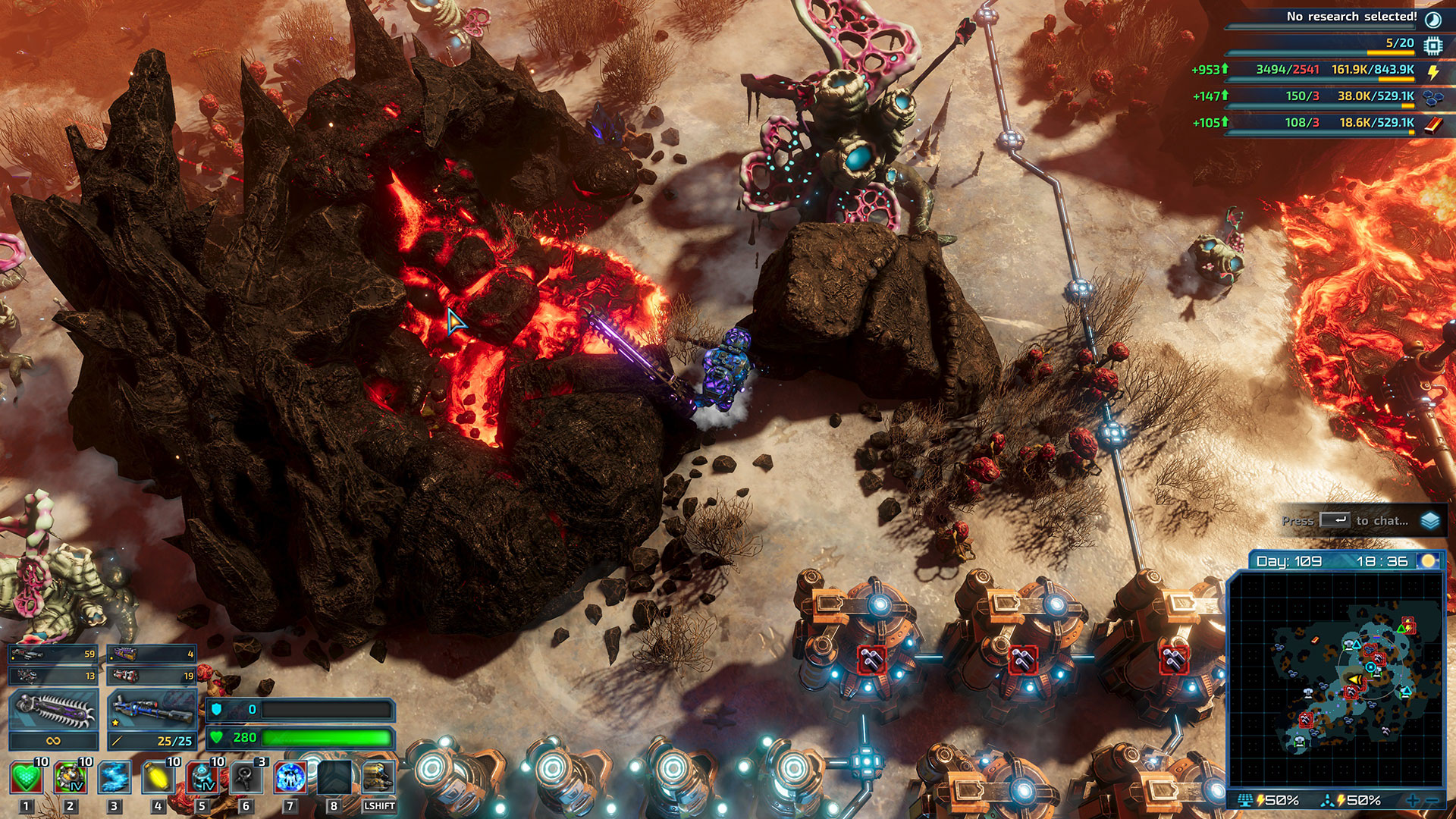The width and height of the screenshot is (1456, 819).
Task: Activate the blue orb figures ability
Action: (290, 778)
